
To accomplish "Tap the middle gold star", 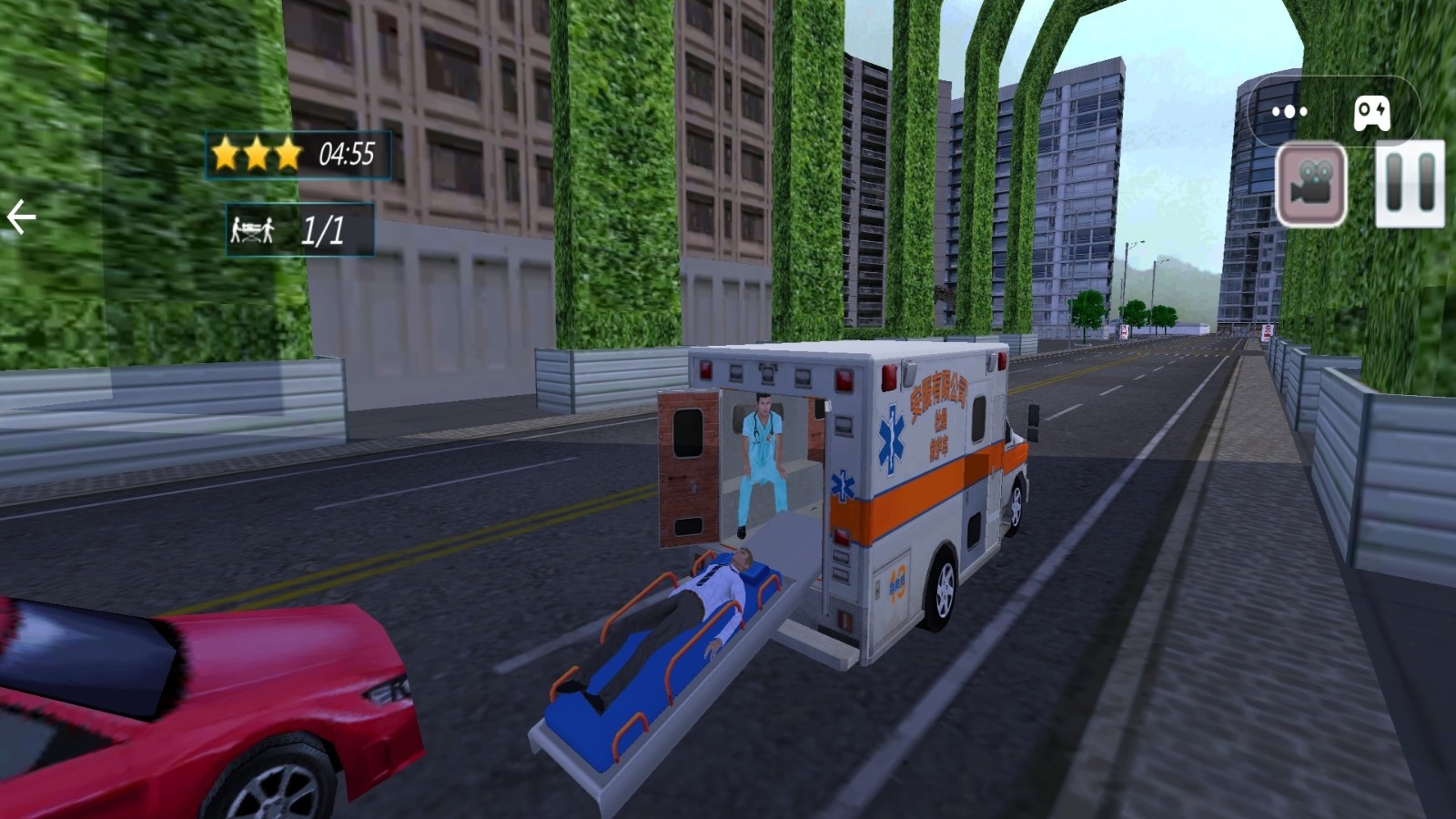I will 258,151.
